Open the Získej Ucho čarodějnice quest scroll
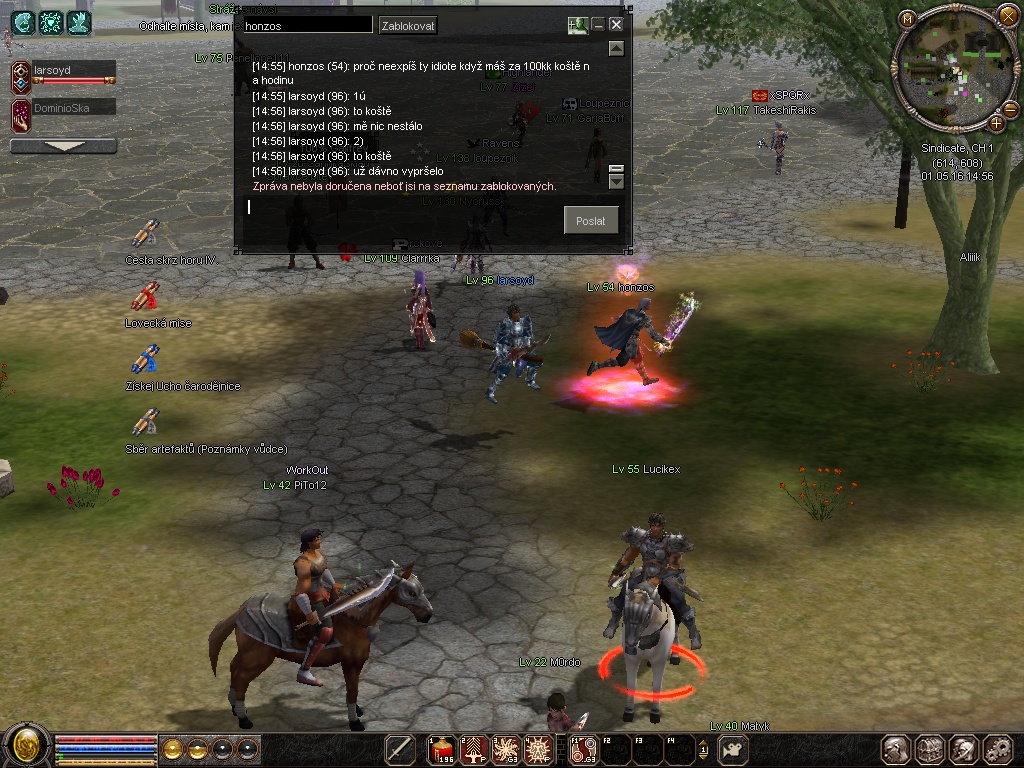This screenshot has width=1024, height=768. (x=146, y=359)
